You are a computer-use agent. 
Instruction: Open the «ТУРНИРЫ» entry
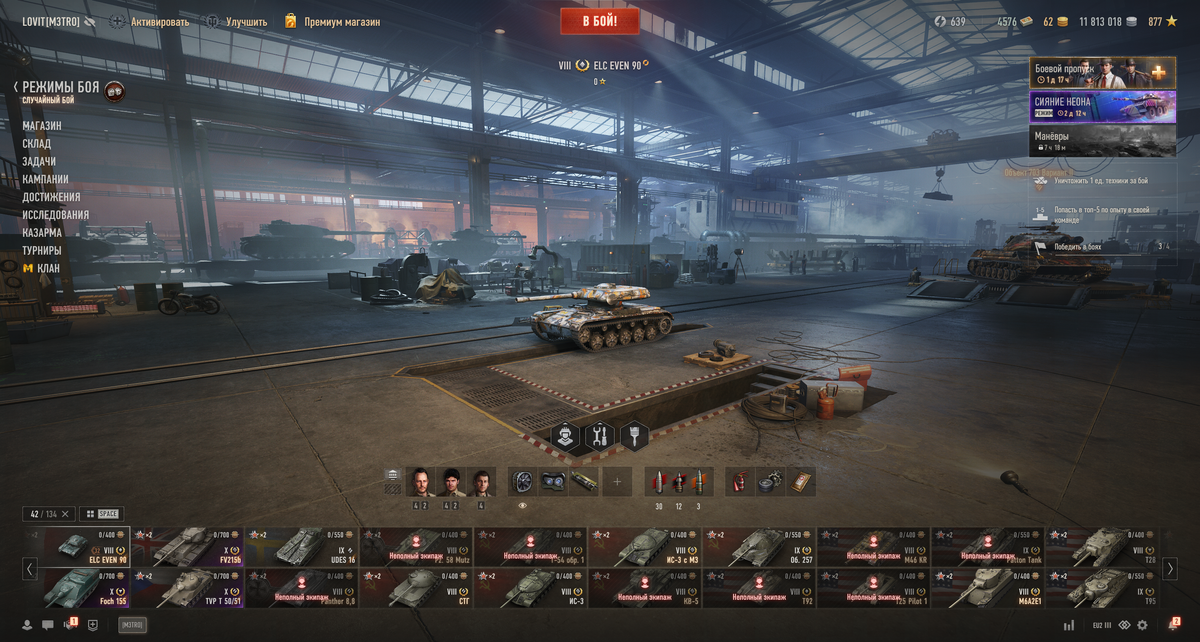point(42,250)
